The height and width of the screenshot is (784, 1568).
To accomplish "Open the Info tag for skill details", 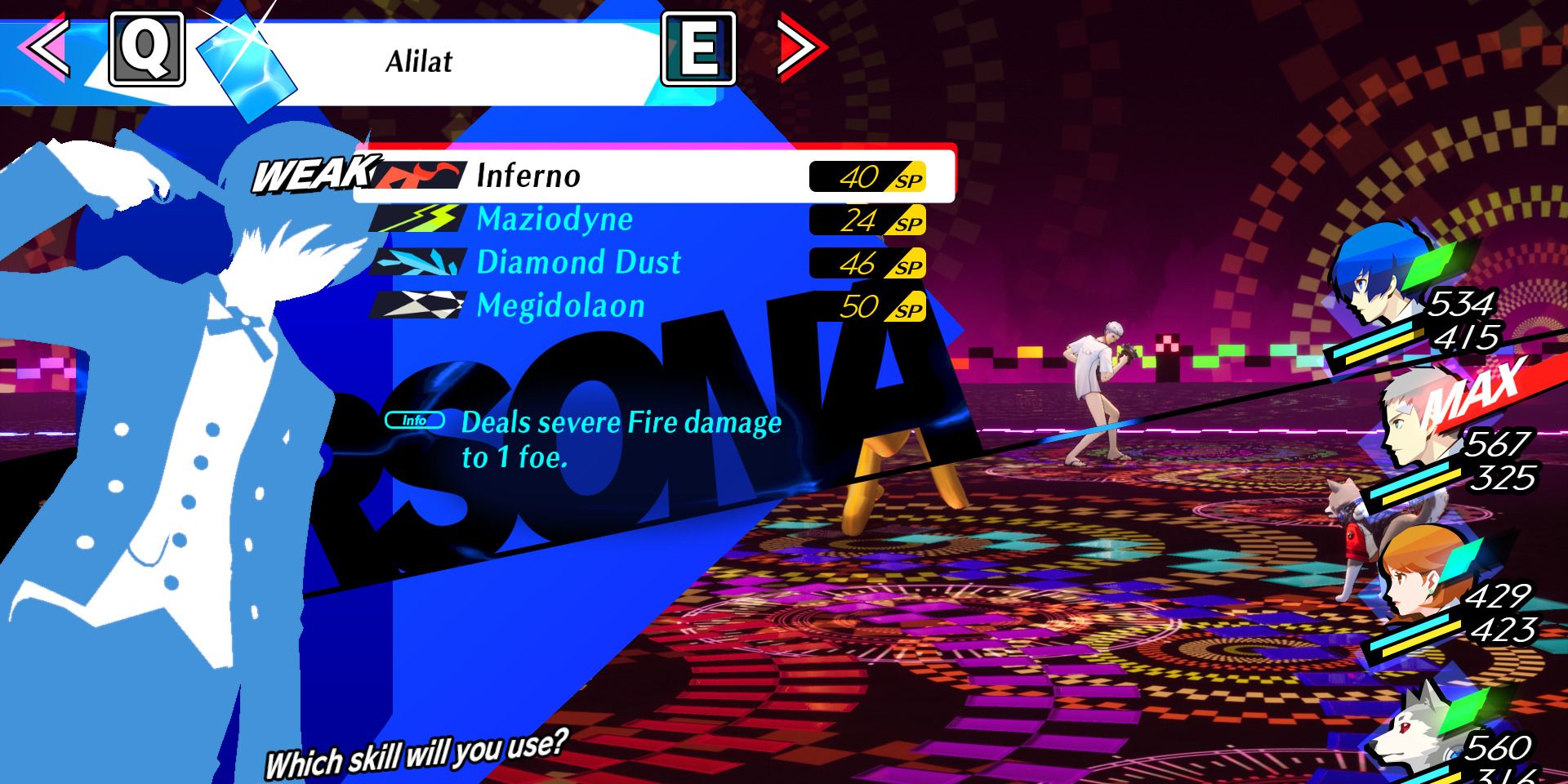I will coord(415,419).
